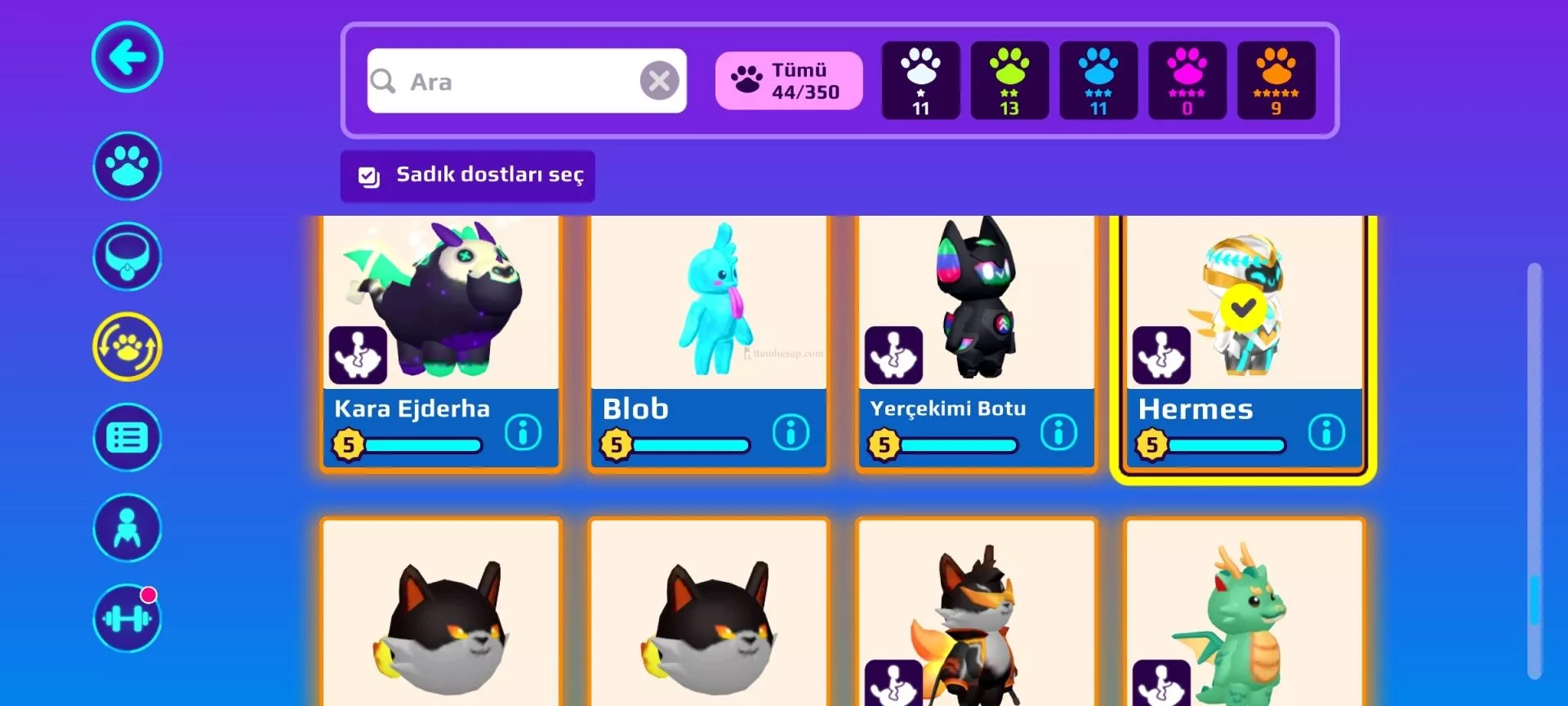Filter pets by one-star white paw
The height and width of the screenshot is (706, 1568).
[x=920, y=81]
